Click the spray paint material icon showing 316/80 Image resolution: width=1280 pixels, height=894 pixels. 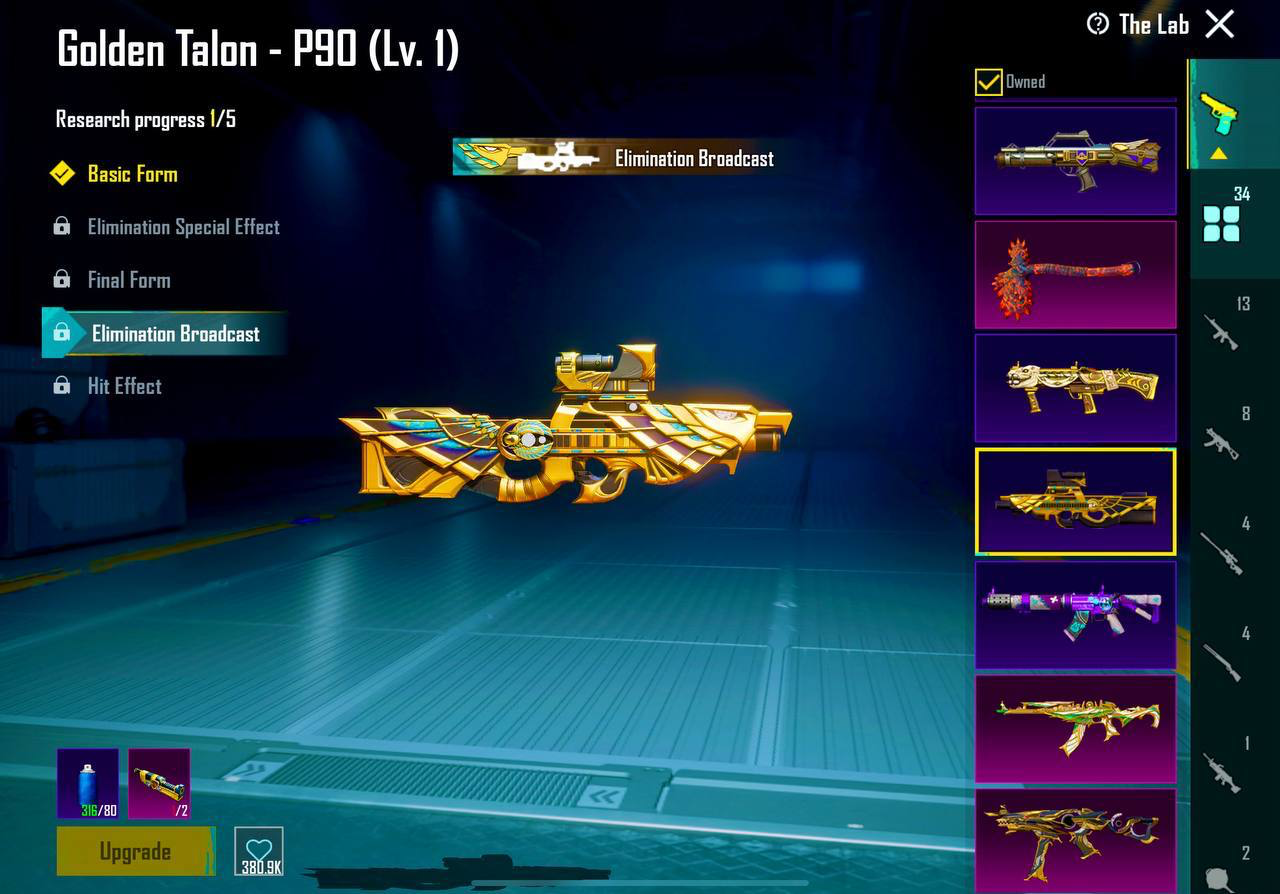pyautogui.click(x=86, y=782)
